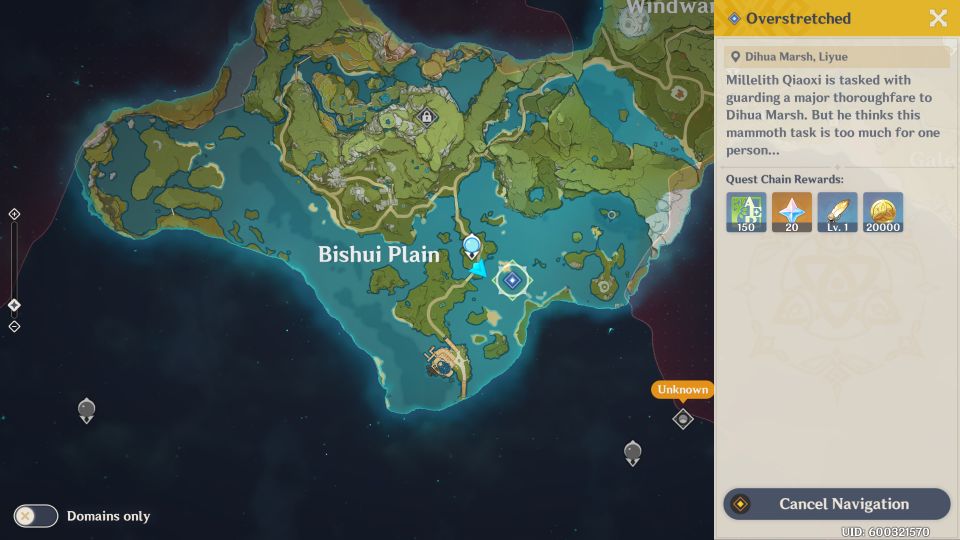Select the blue teleport waypoint pin
This screenshot has height=540, width=960.
pos(471,246)
